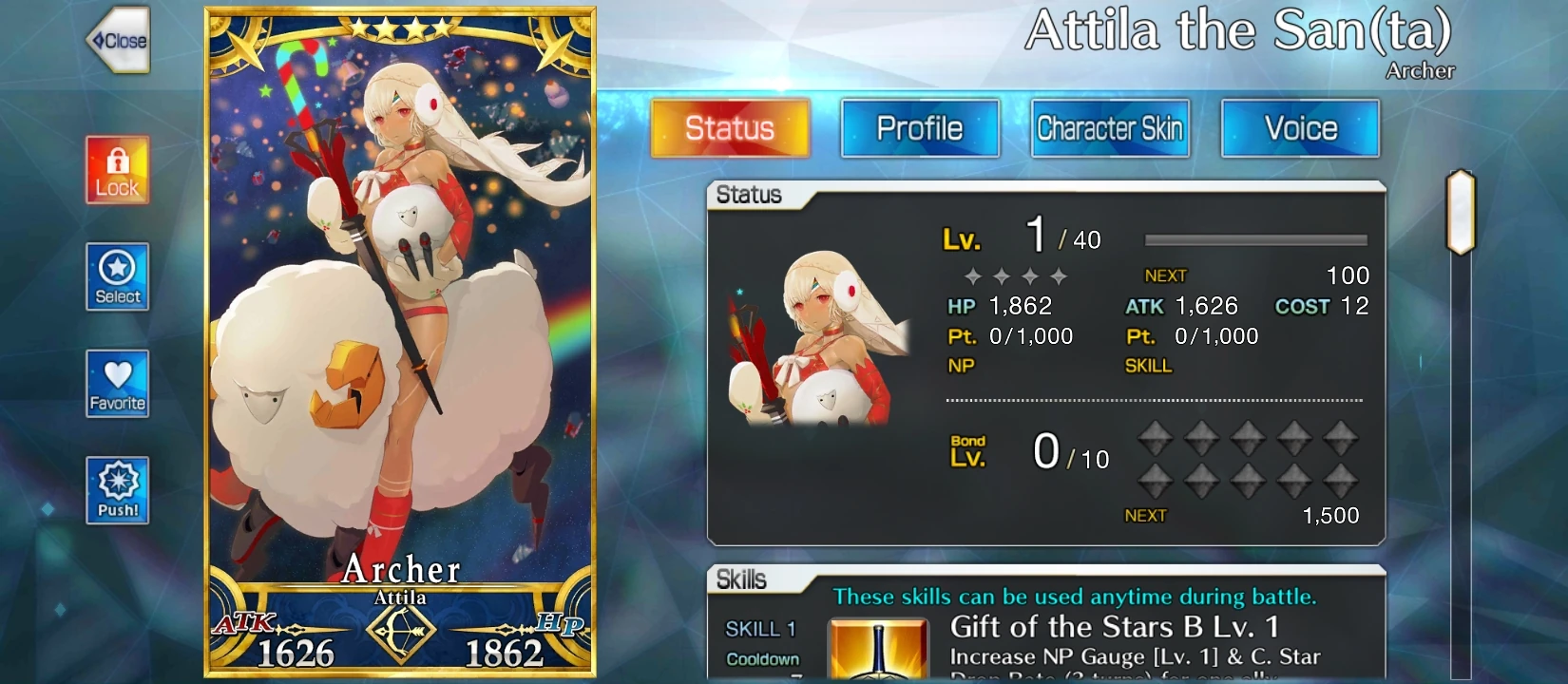Expand the SKILL 1 cooldown details

click(x=760, y=657)
